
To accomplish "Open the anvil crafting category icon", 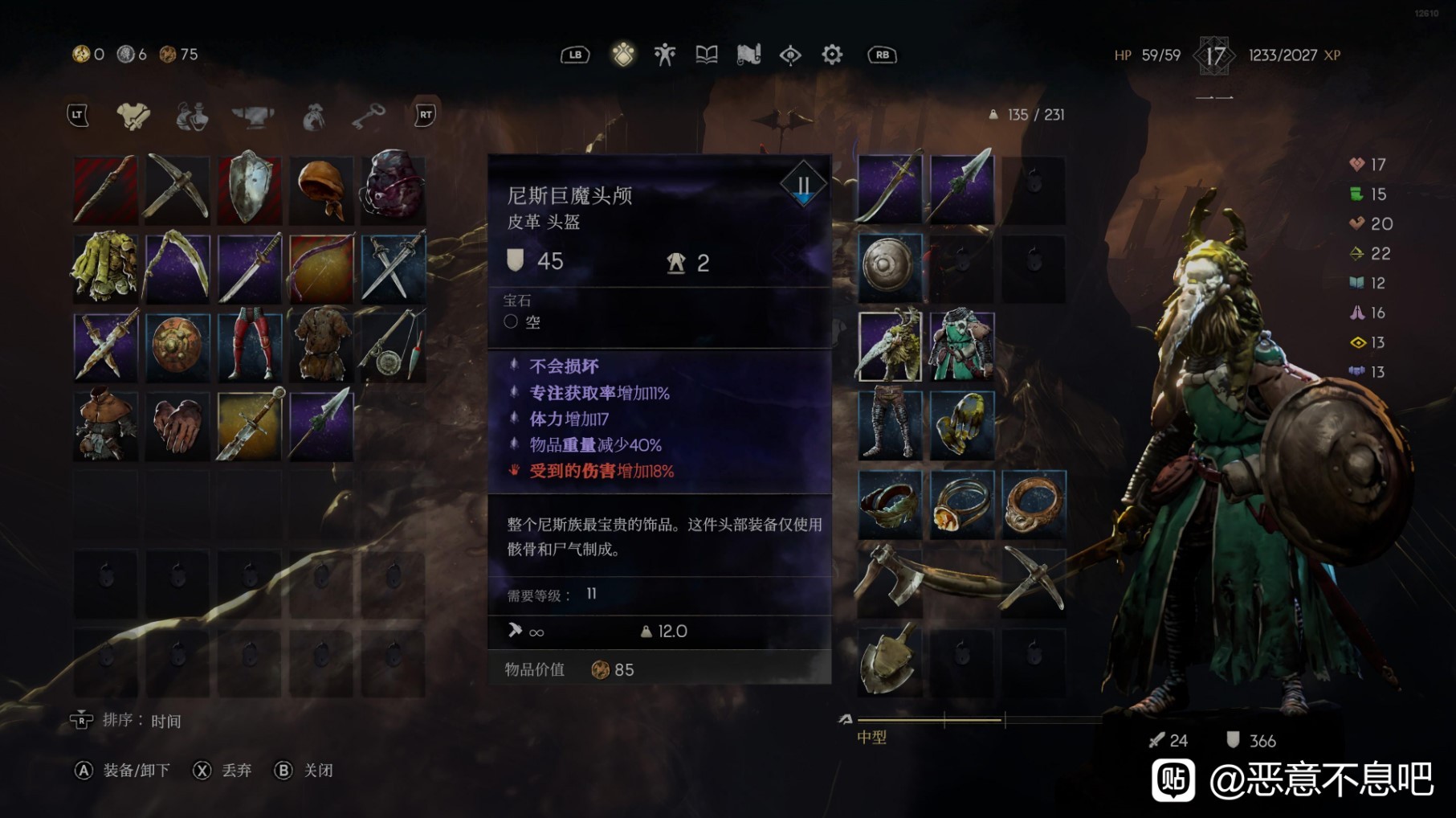I will tap(254, 117).
